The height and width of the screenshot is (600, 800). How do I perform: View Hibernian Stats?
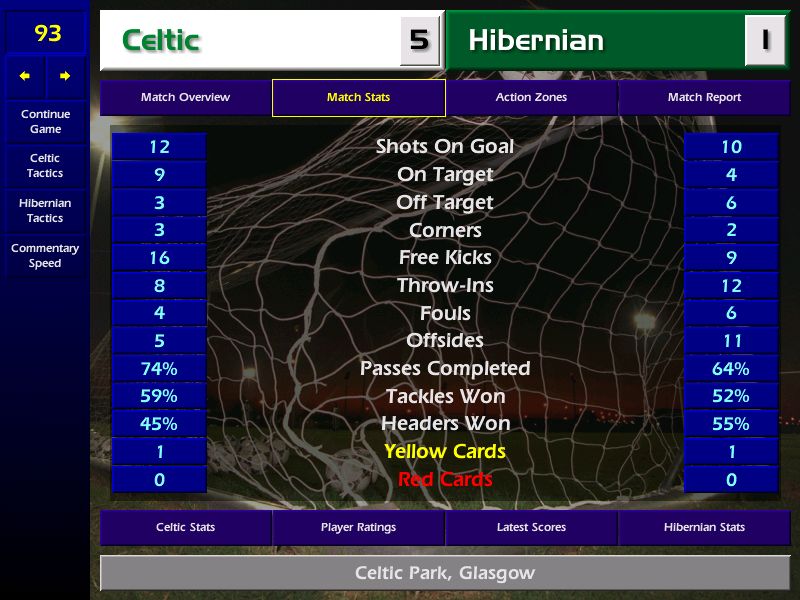pyautogui.click(x=704, y=527)
